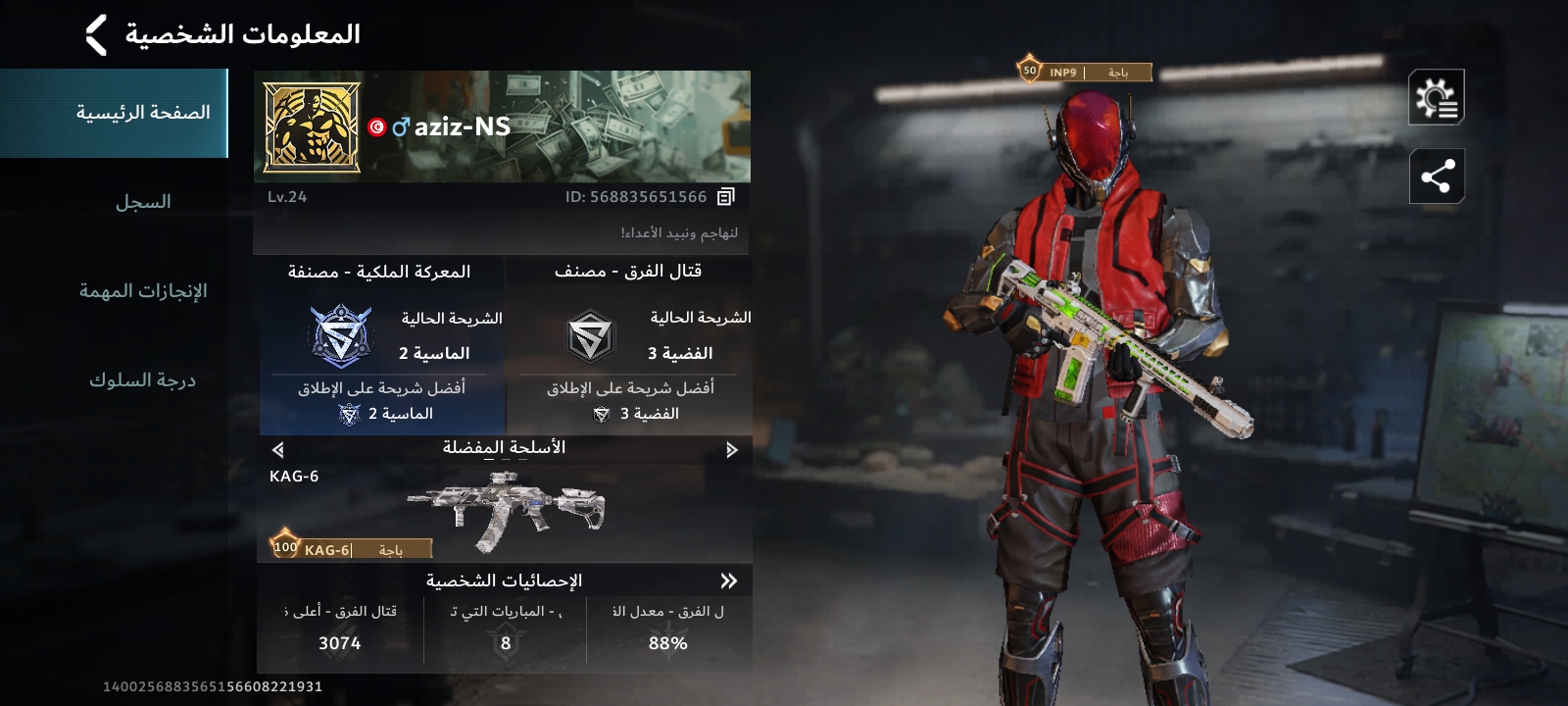Expand personal statistics with double-arrow icon

point(728,580)
